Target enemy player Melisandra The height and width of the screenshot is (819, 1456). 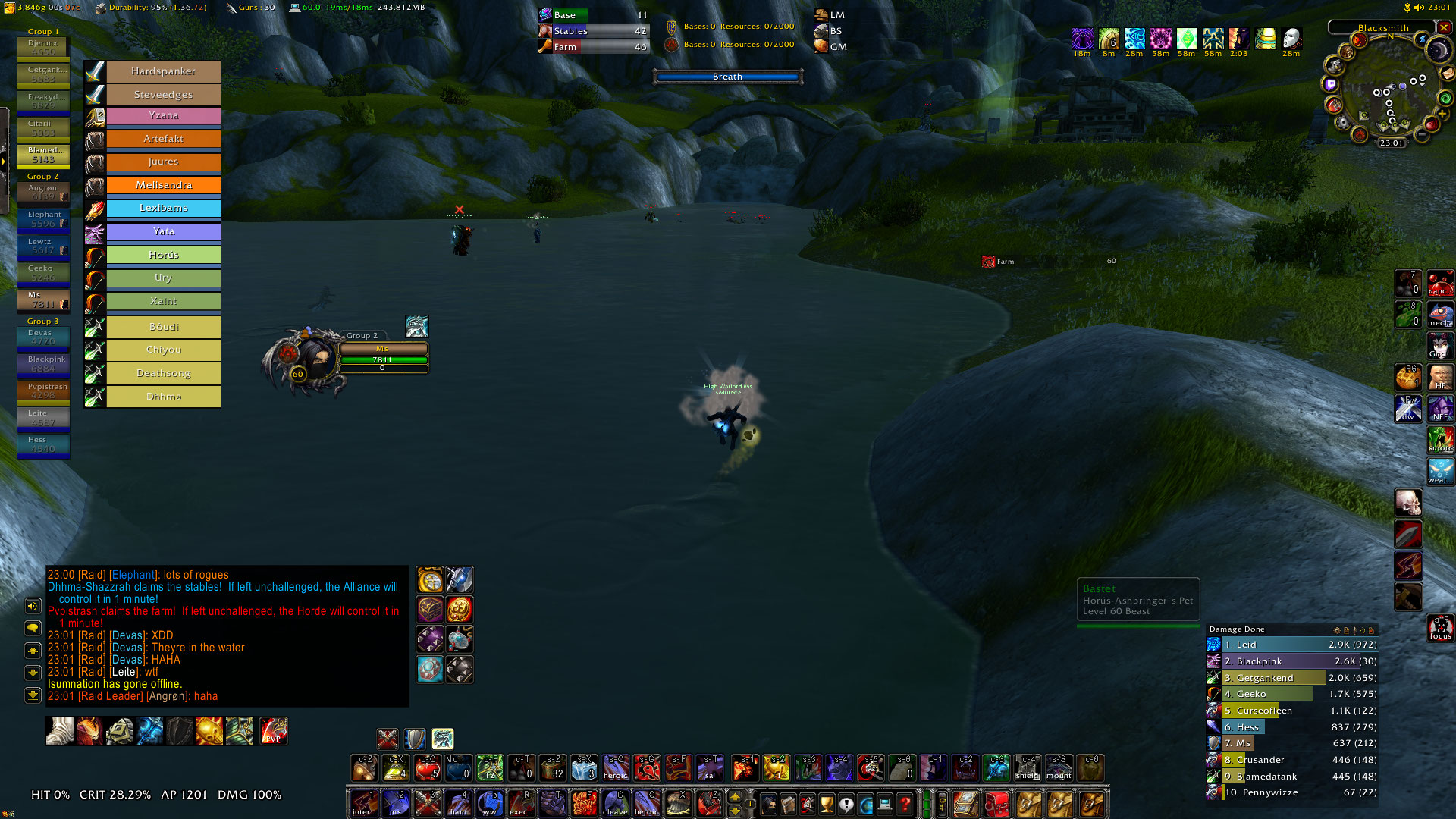(x=163, y=185)
